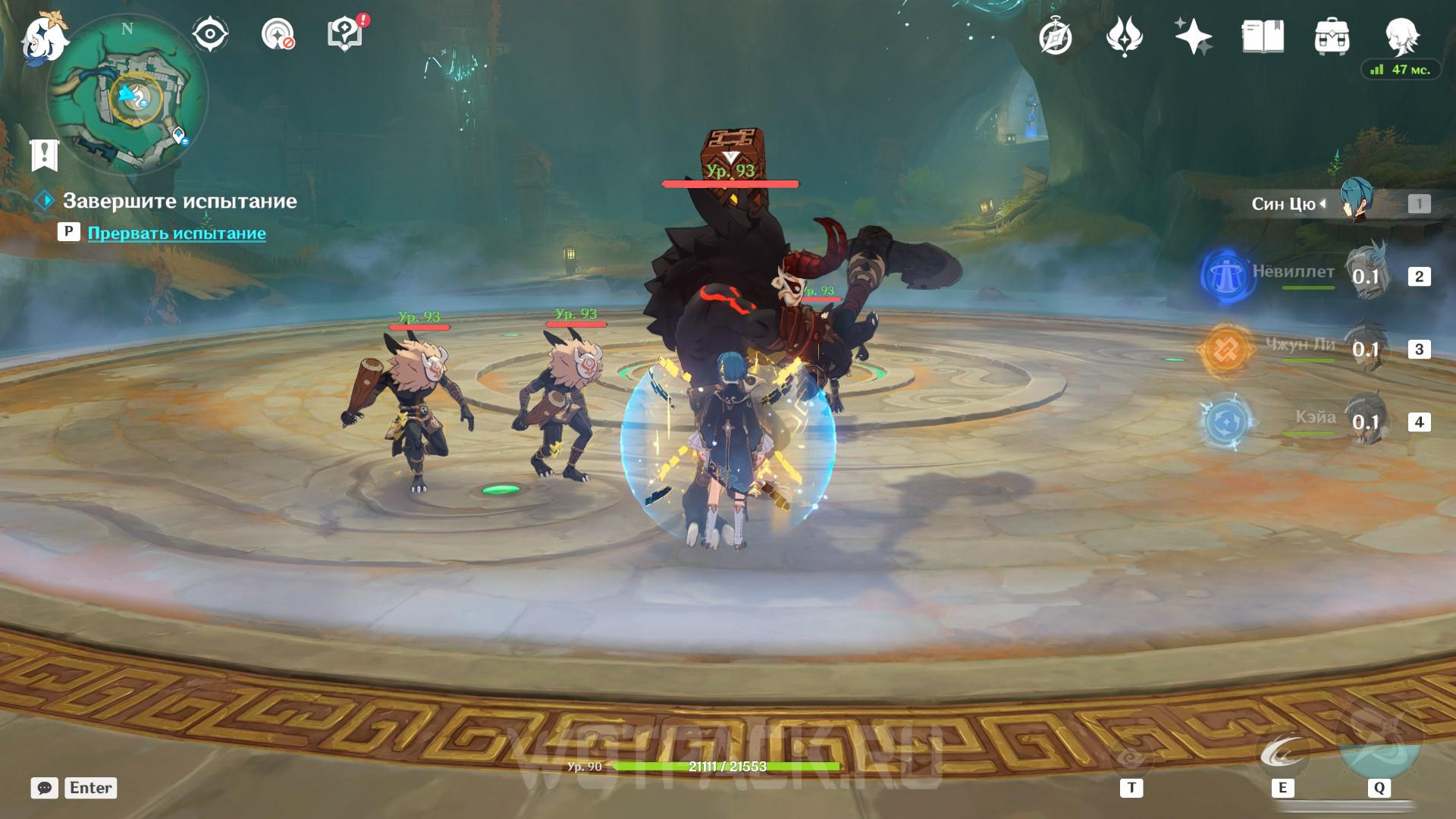Open the eye-shaped hexagon icon

[210, 34]
